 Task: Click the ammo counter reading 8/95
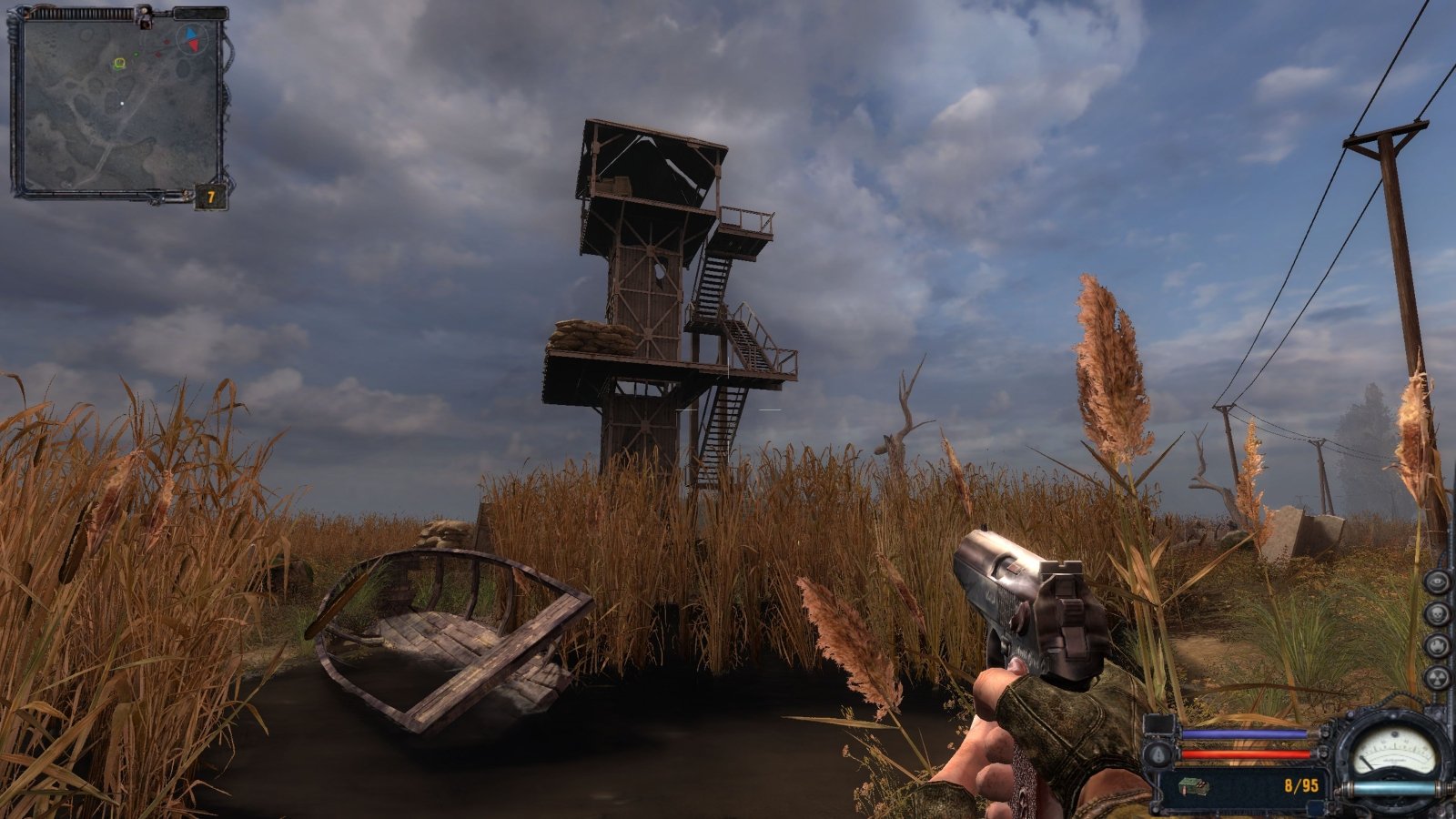pyautogui.click(x=1300, y=785)
